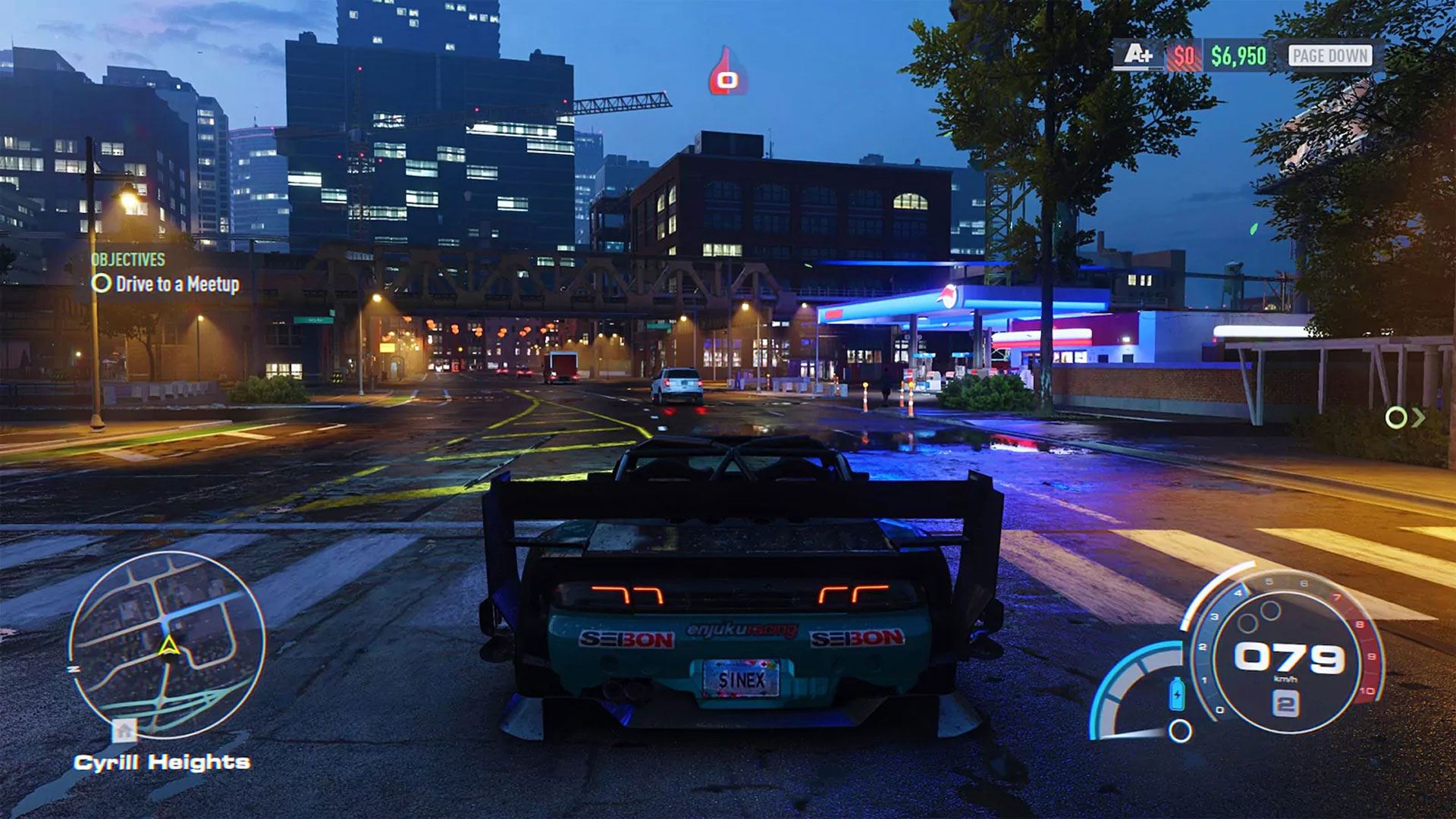The height and width of the screenshot is (819, 1456).
Task: Click the home safehouse icon below minimap
Action: pyautogui.click(x=124, y=730)
